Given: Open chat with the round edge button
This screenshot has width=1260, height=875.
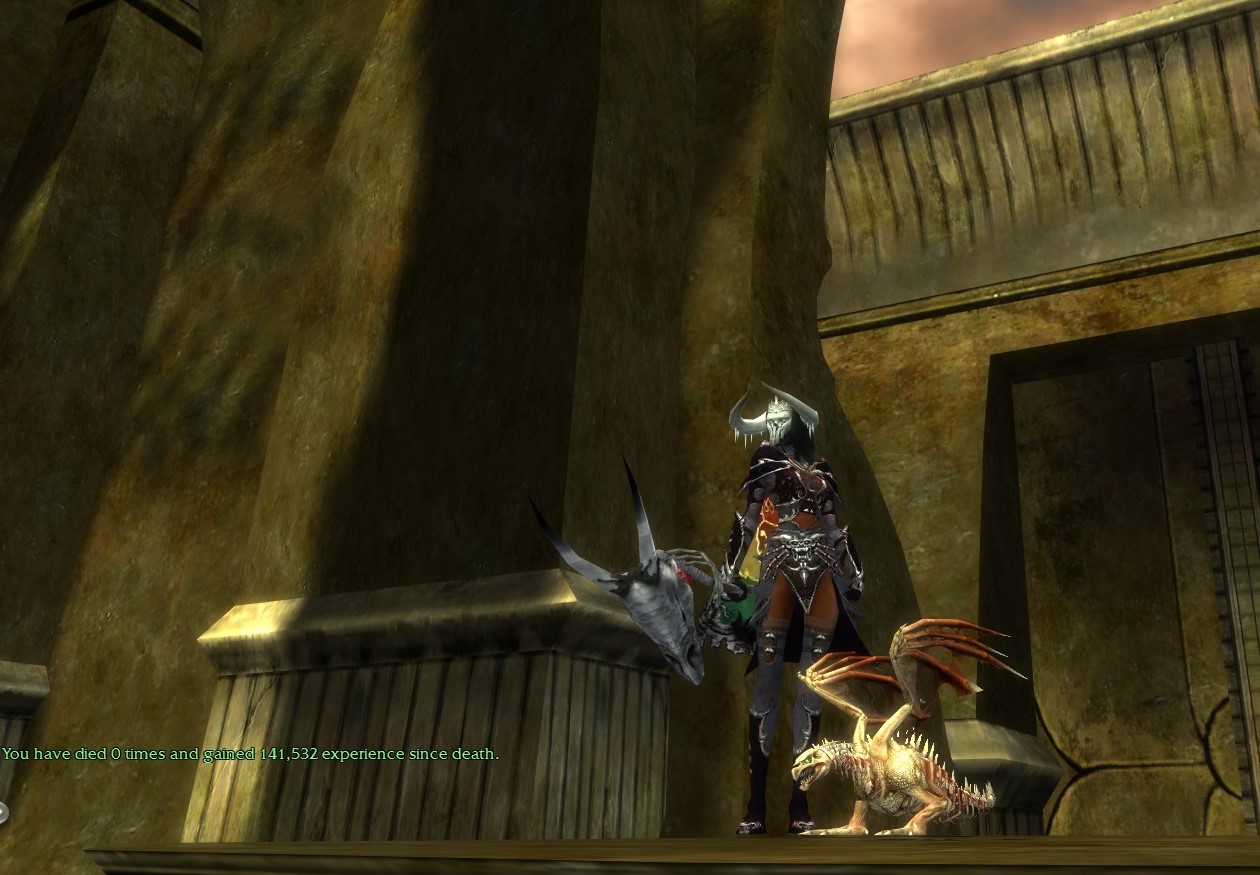Looking at the screenshot, I should point(3,812).
